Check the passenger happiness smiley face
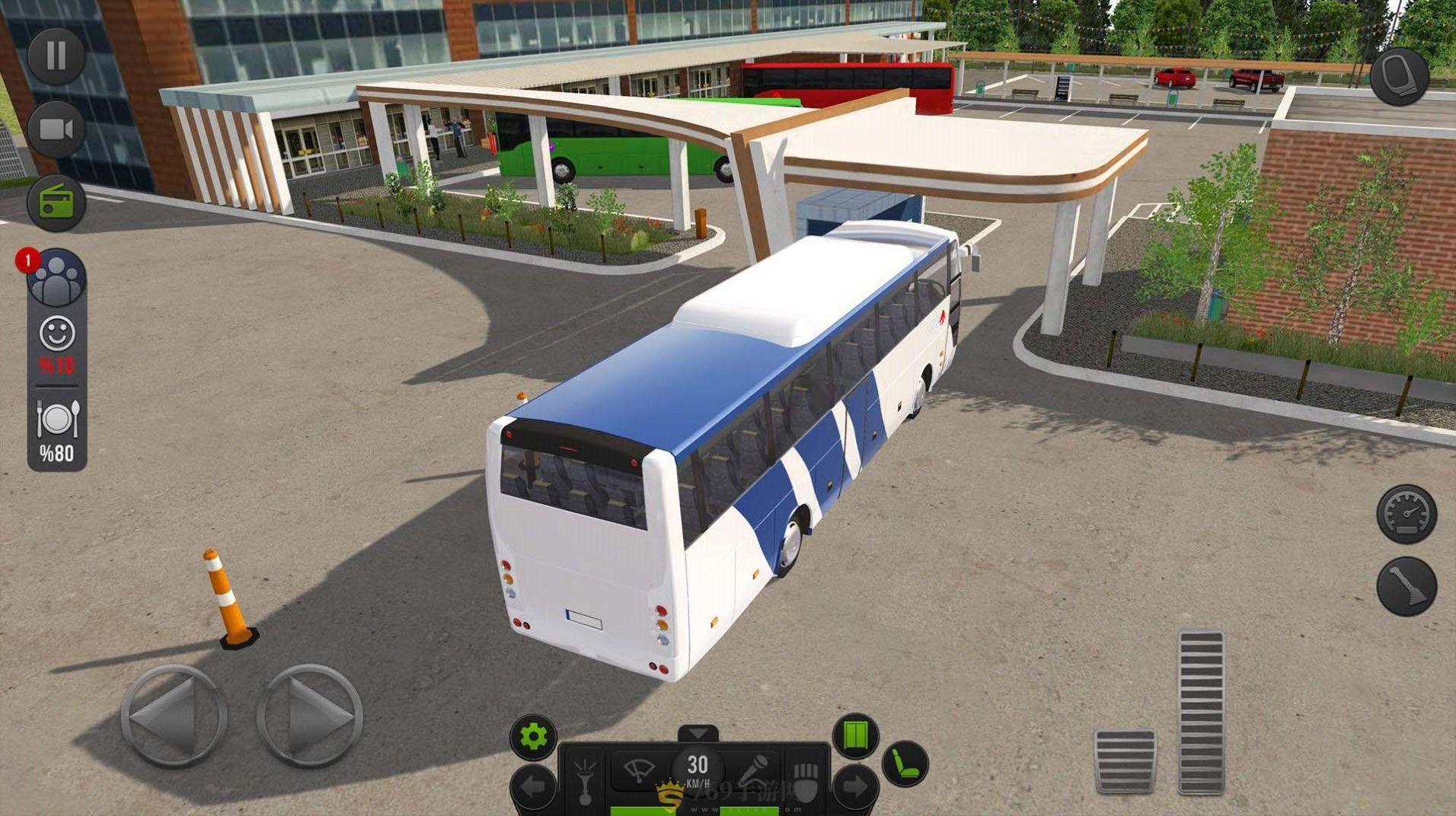 (57, 333)
